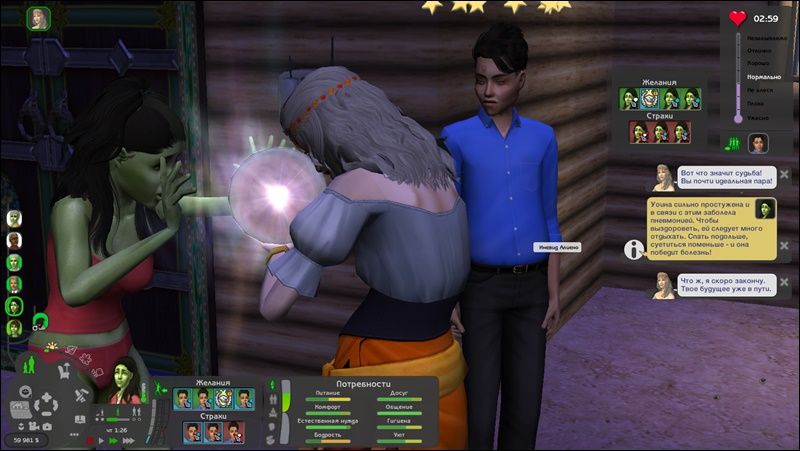
Task: Set game speed to fast forward
Action: point(113,440)
